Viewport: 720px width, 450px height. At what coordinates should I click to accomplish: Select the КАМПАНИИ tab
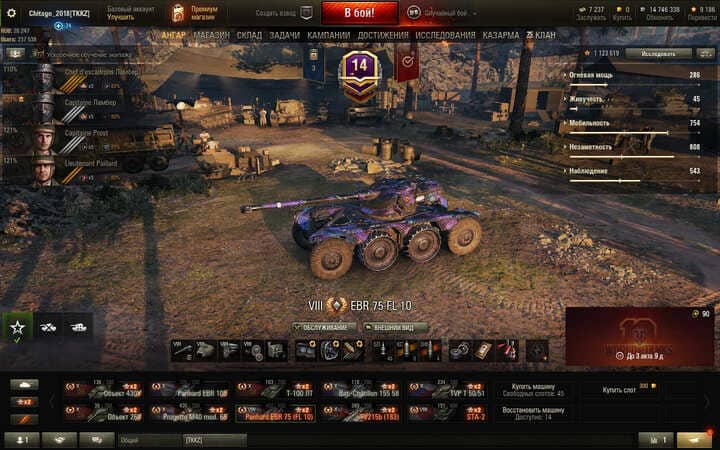328,35
